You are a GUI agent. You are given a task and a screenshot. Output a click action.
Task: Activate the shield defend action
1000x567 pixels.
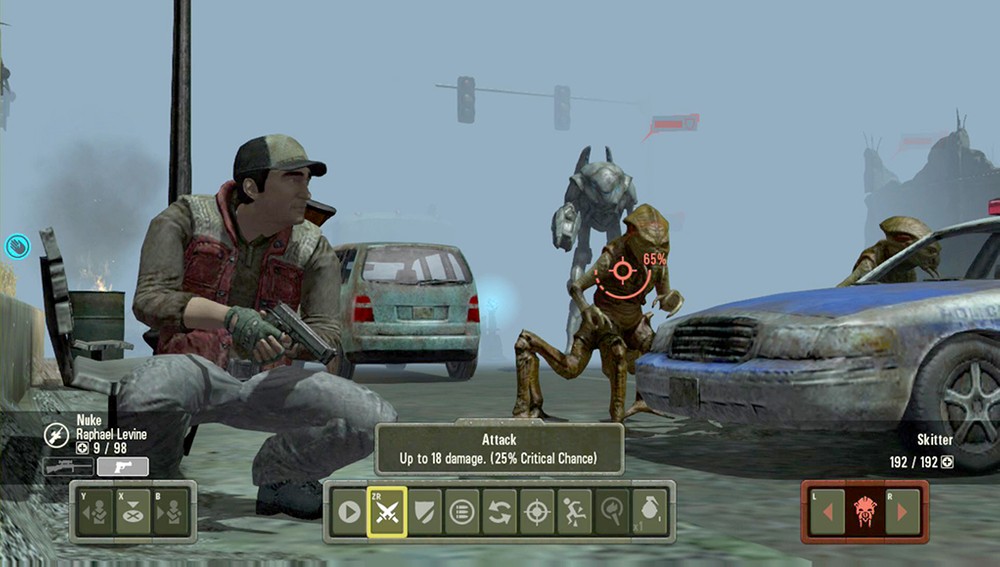424,512
